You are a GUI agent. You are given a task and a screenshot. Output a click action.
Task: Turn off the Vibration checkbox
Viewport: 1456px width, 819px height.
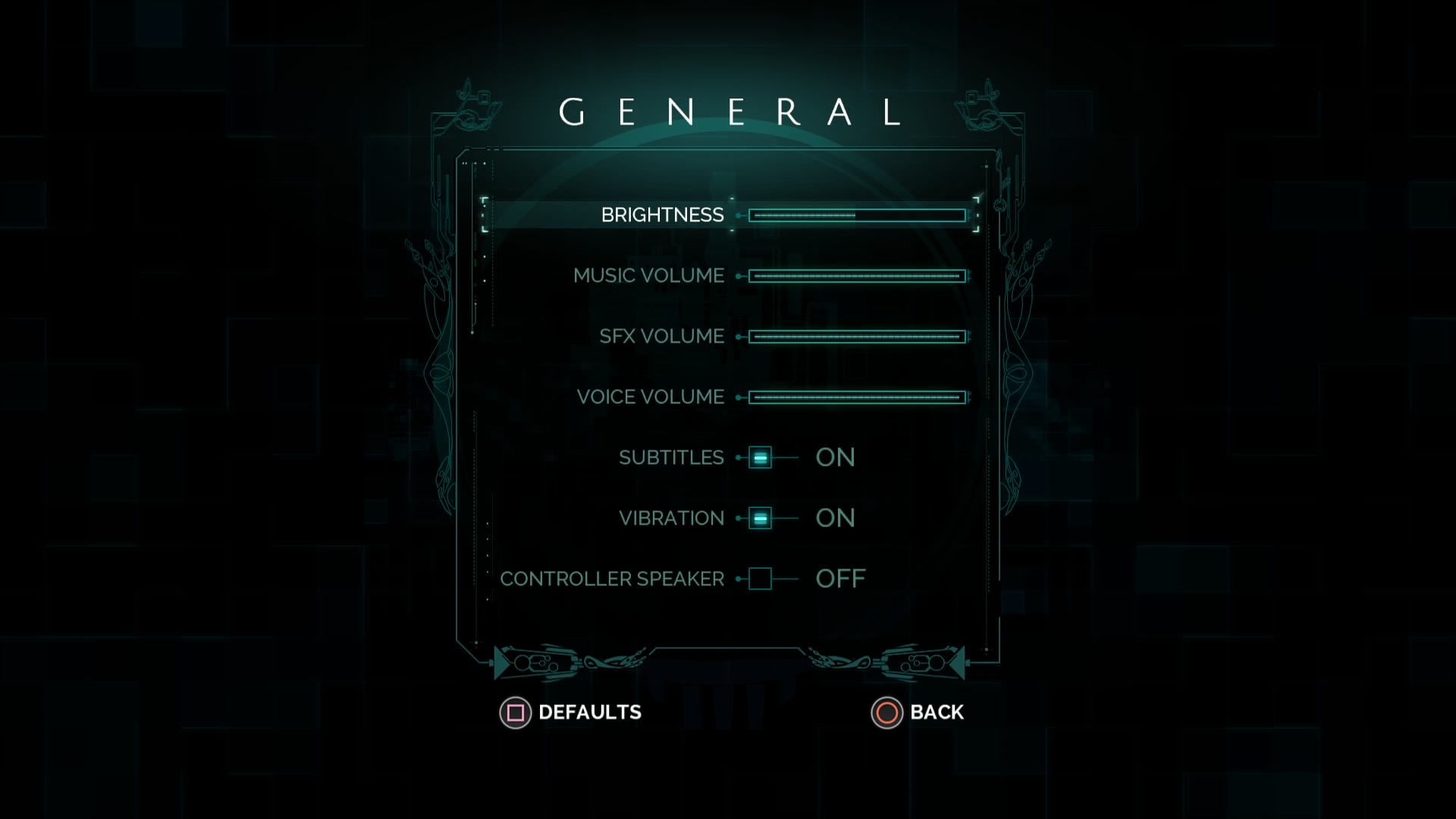pyautogui.click(x=760, y=518)
